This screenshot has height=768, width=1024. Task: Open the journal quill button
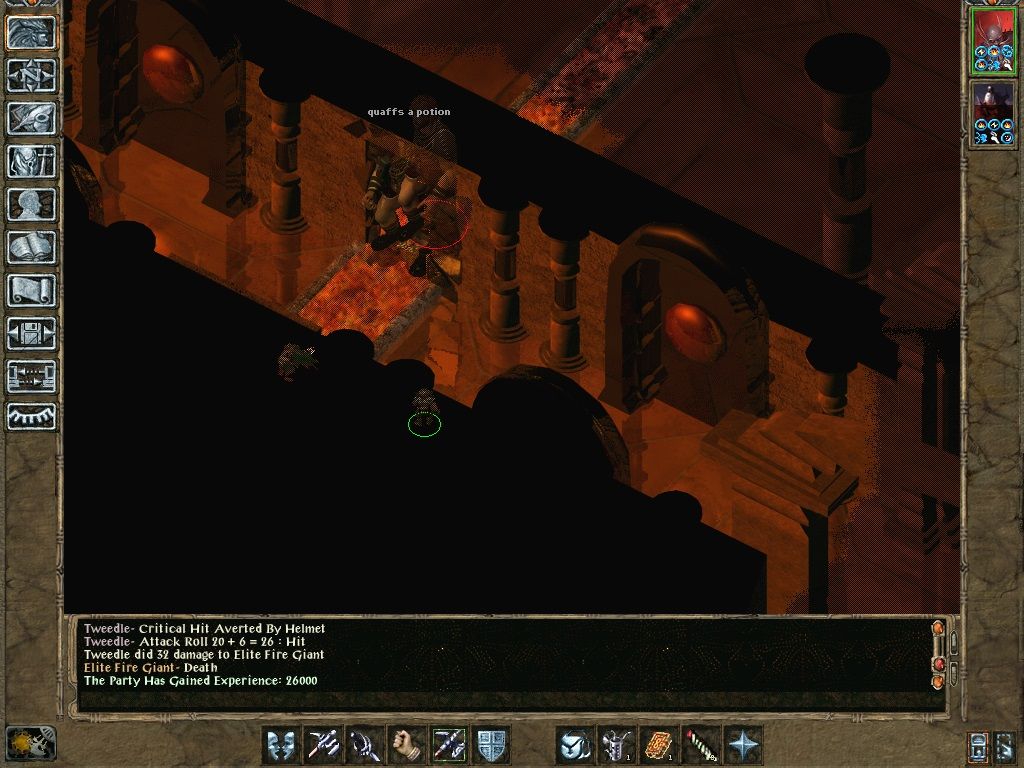coord(31,118)
